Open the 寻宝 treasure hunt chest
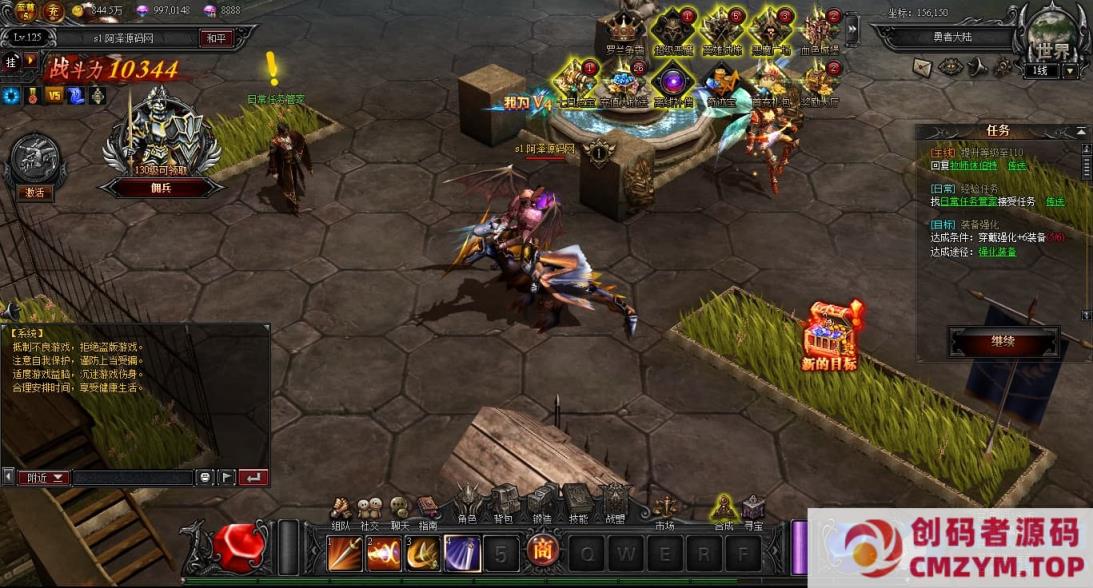The width and height of the screenshot is (1093, 588). coord(752,508)
